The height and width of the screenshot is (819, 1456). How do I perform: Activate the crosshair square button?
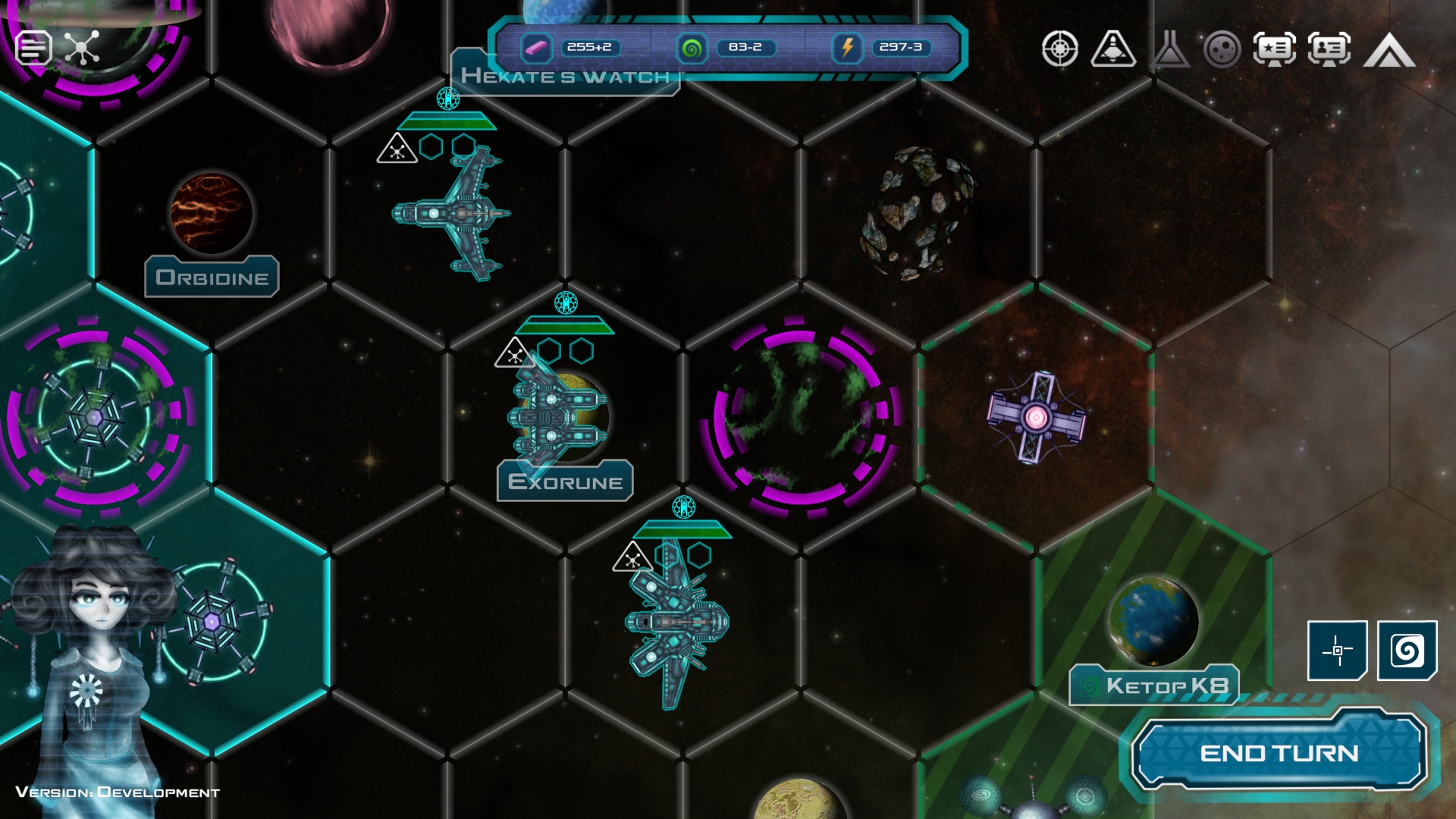pyautogui.click(x=1337, y=651)
